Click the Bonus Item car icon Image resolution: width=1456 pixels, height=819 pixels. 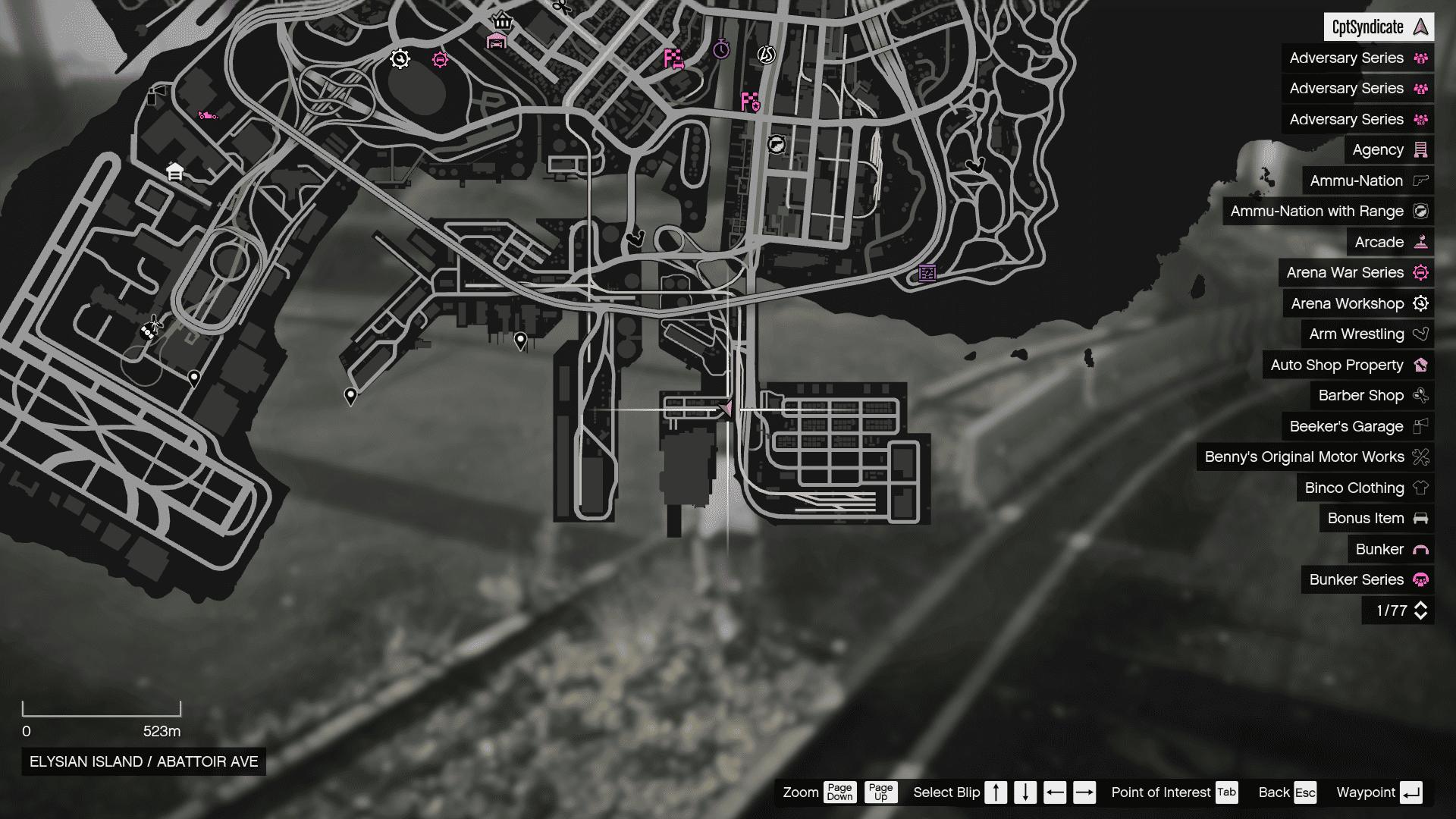1420,519
